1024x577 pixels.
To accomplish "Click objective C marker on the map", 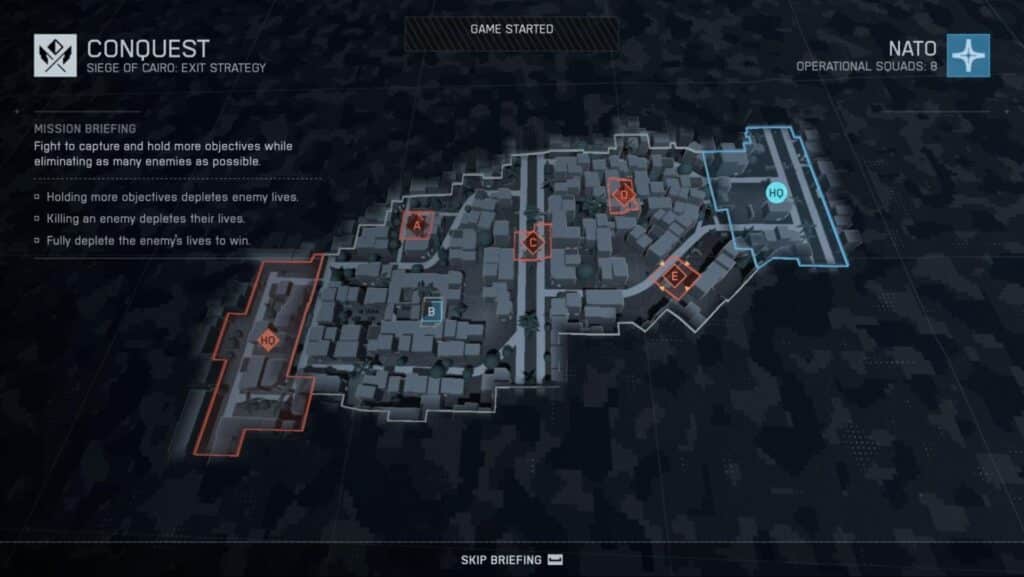I will click(x=532, y=242).
